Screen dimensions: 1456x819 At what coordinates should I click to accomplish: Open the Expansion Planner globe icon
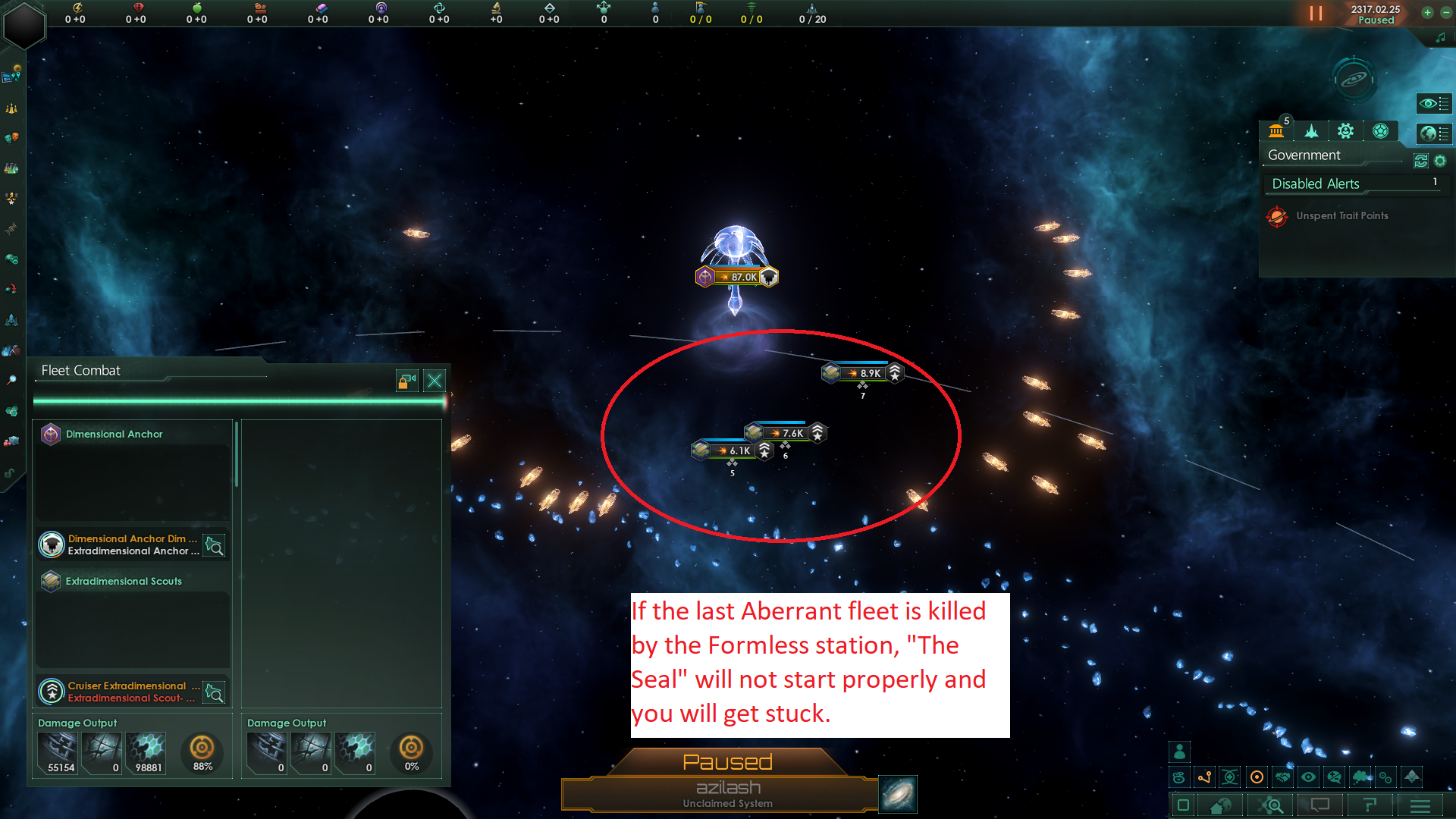click(1436, 133)
